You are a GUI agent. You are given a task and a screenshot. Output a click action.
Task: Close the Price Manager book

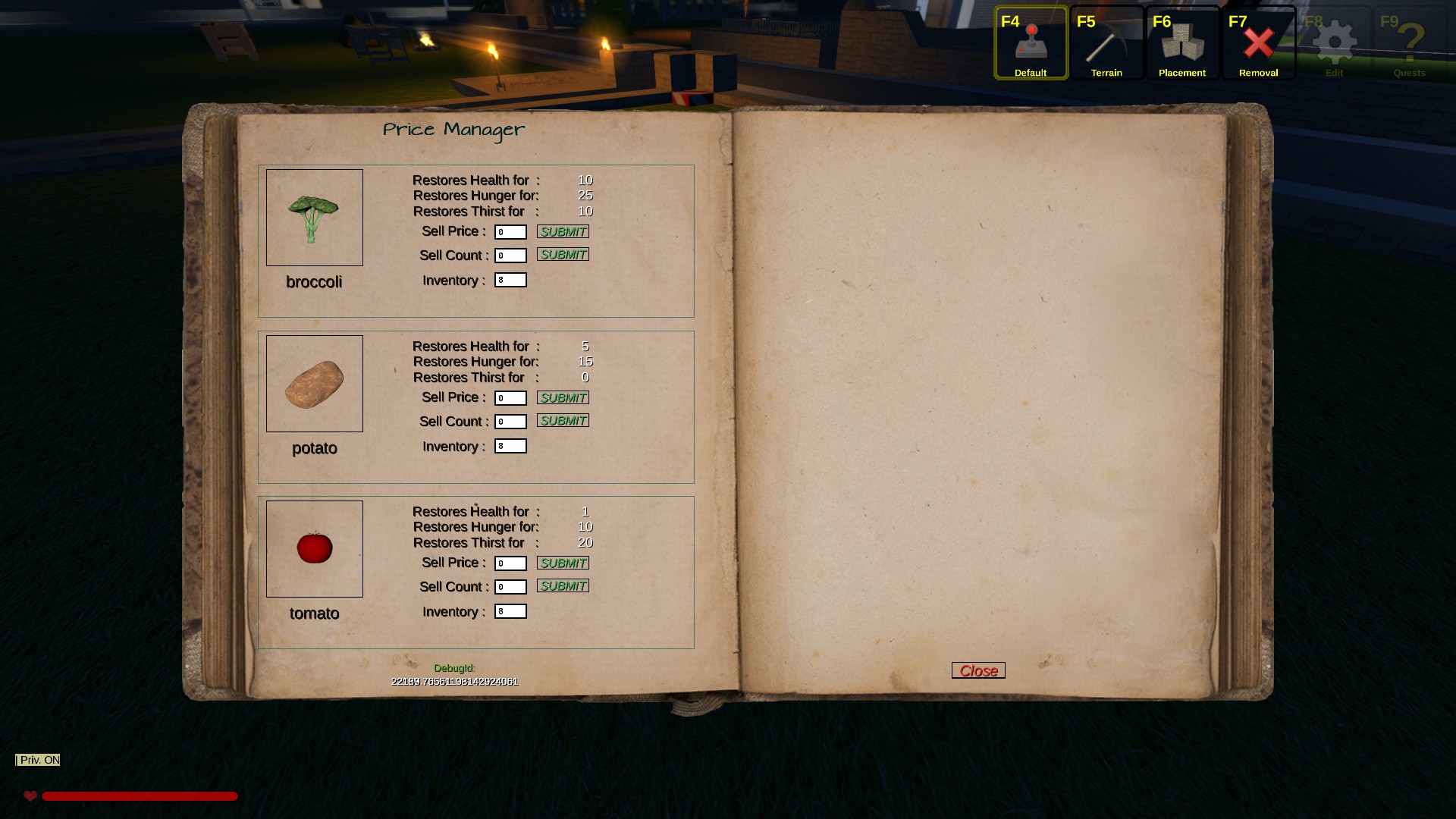point(978,670)
